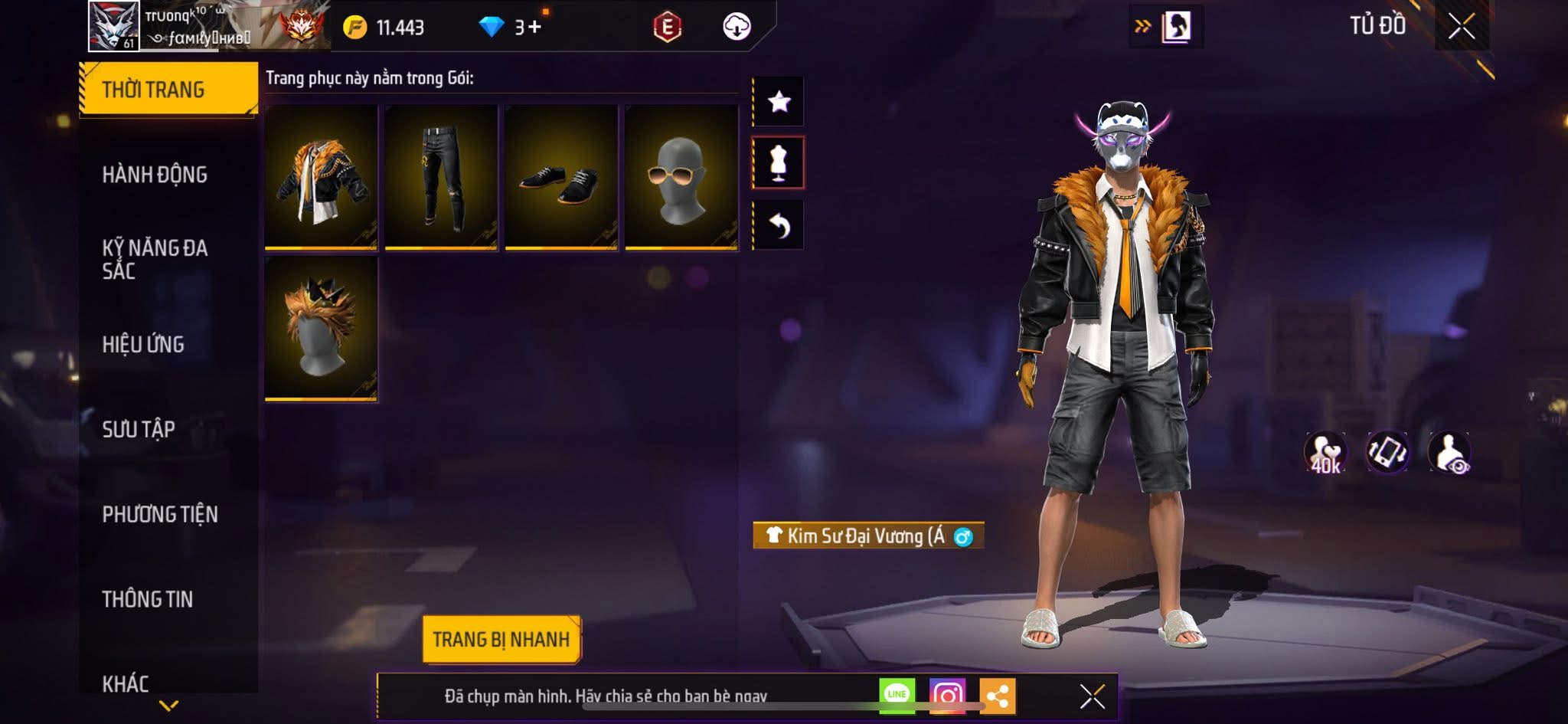
Task: Open the player avatar profile in top left
Action: tap(113, 27)
